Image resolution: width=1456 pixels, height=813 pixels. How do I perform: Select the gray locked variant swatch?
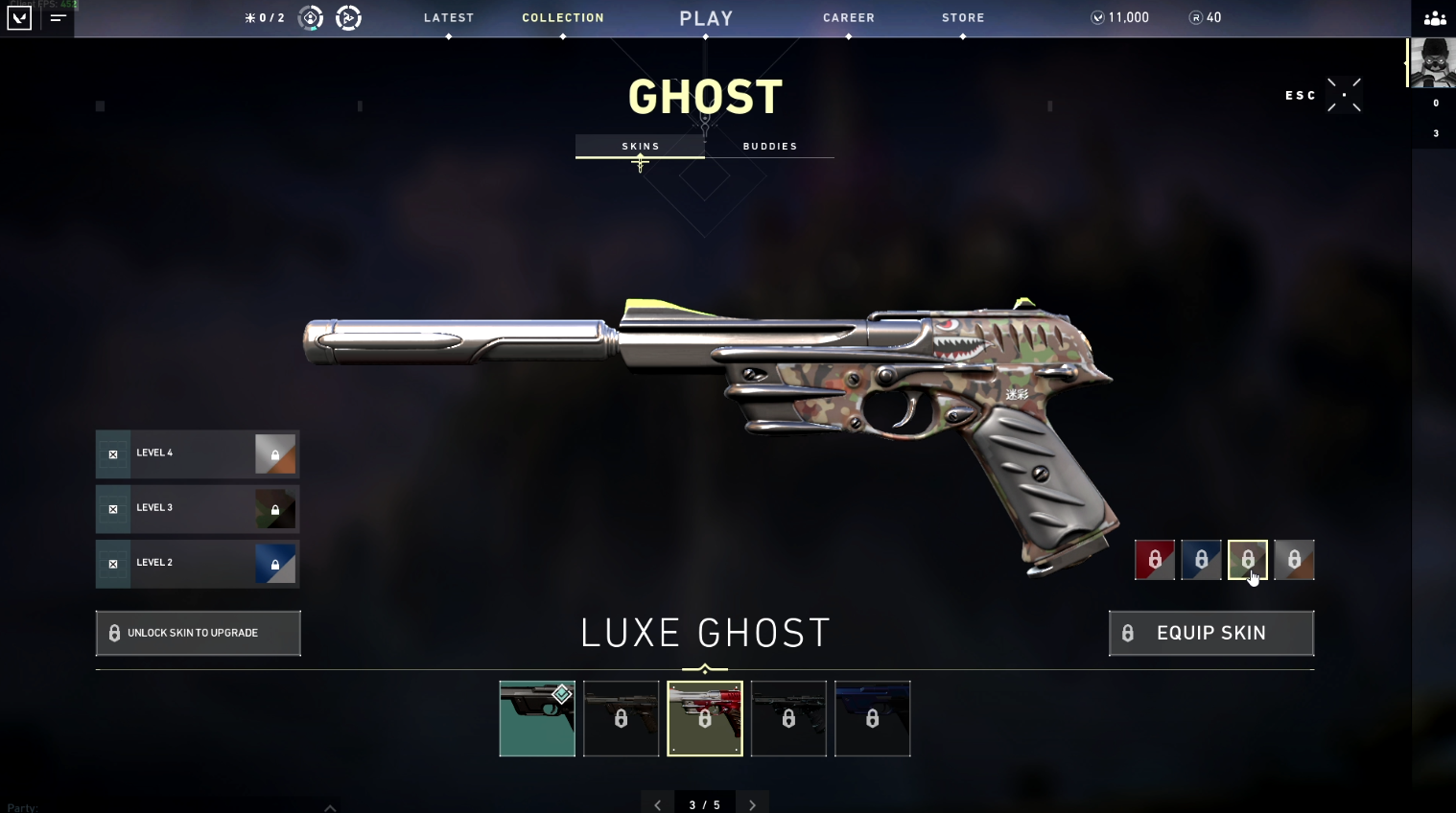pos(1294,560)
